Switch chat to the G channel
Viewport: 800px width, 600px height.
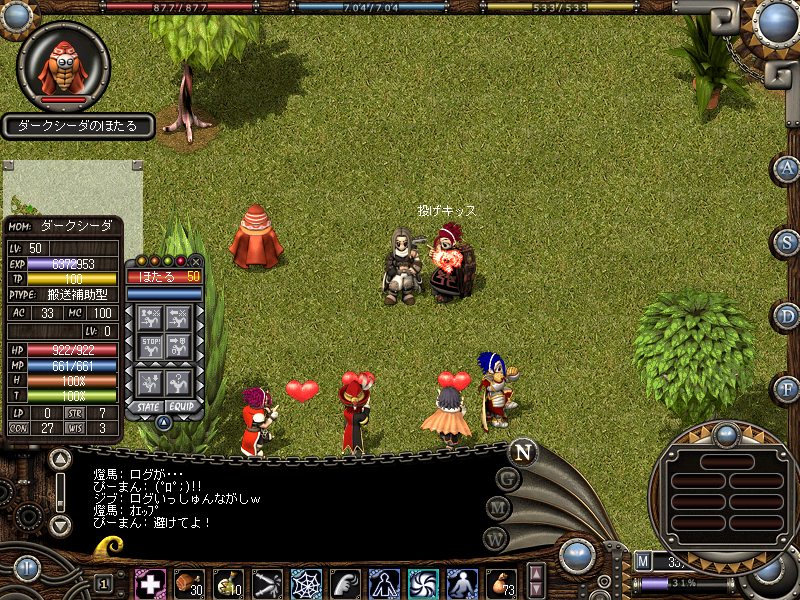coord(507,479)
